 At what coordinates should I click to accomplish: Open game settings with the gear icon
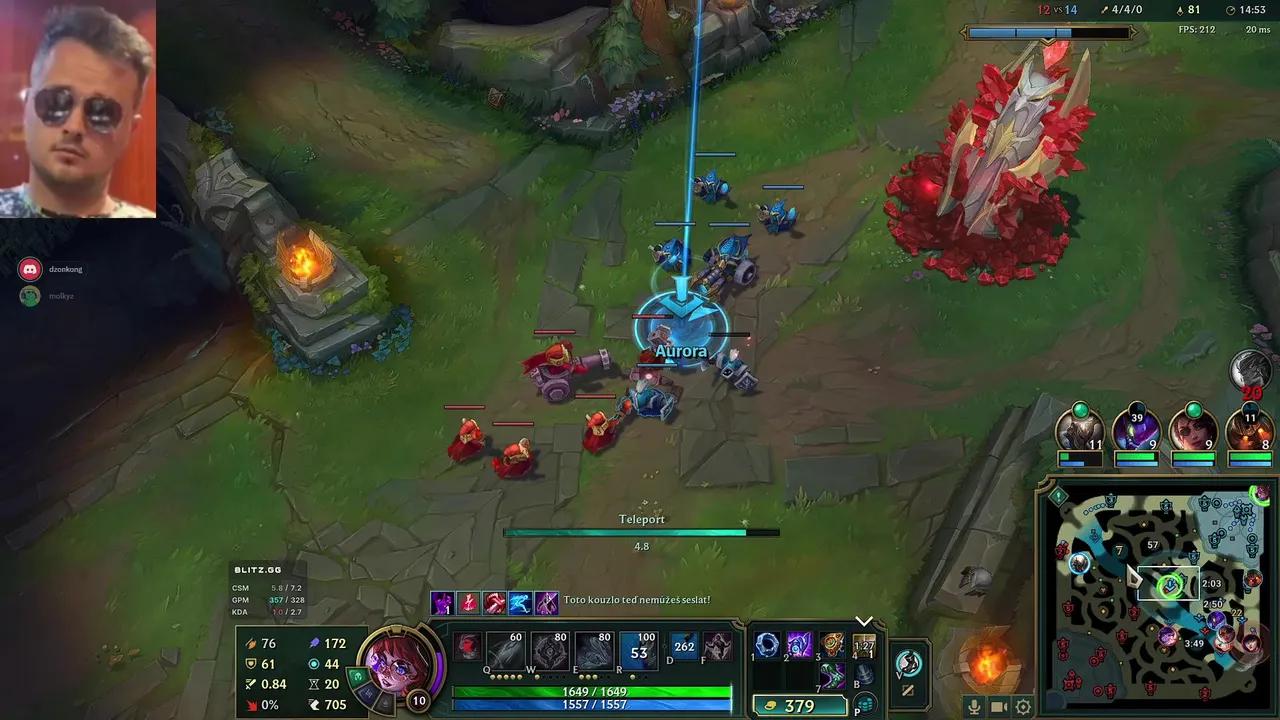point(1023,707)
